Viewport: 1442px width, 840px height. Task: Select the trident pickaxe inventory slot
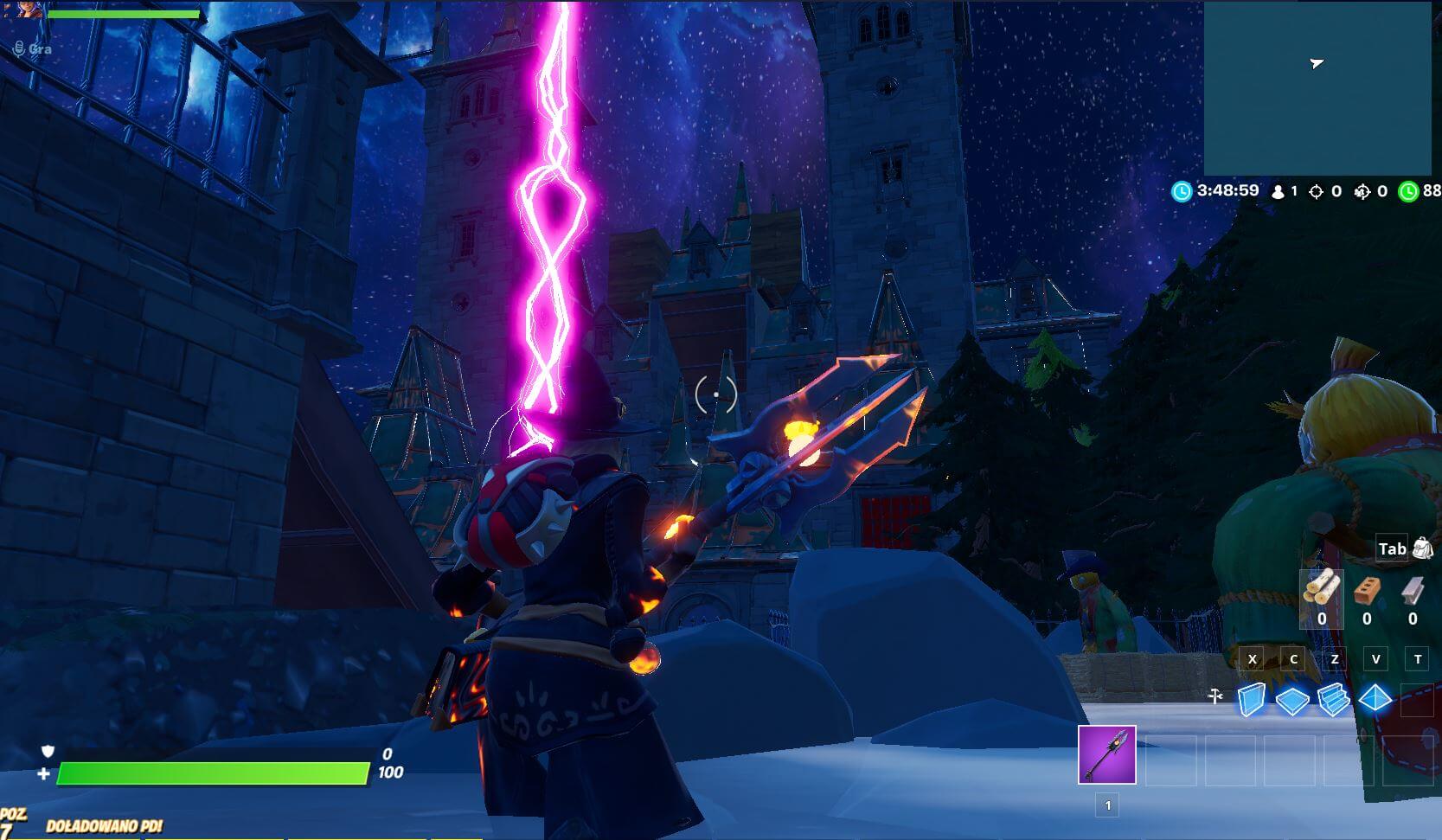click(1106, 754)
